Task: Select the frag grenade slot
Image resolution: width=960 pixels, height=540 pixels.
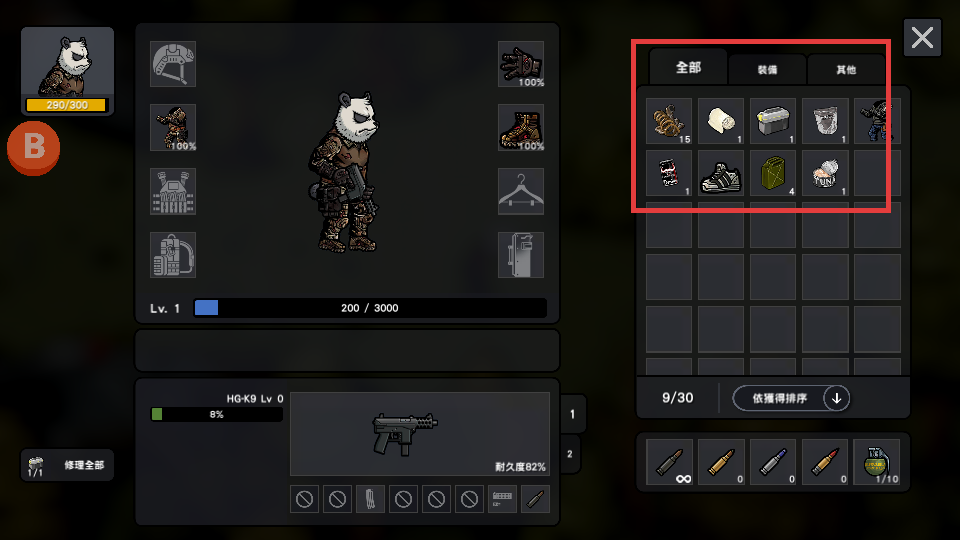Action: pyautogui.click(x=877, y=462)
